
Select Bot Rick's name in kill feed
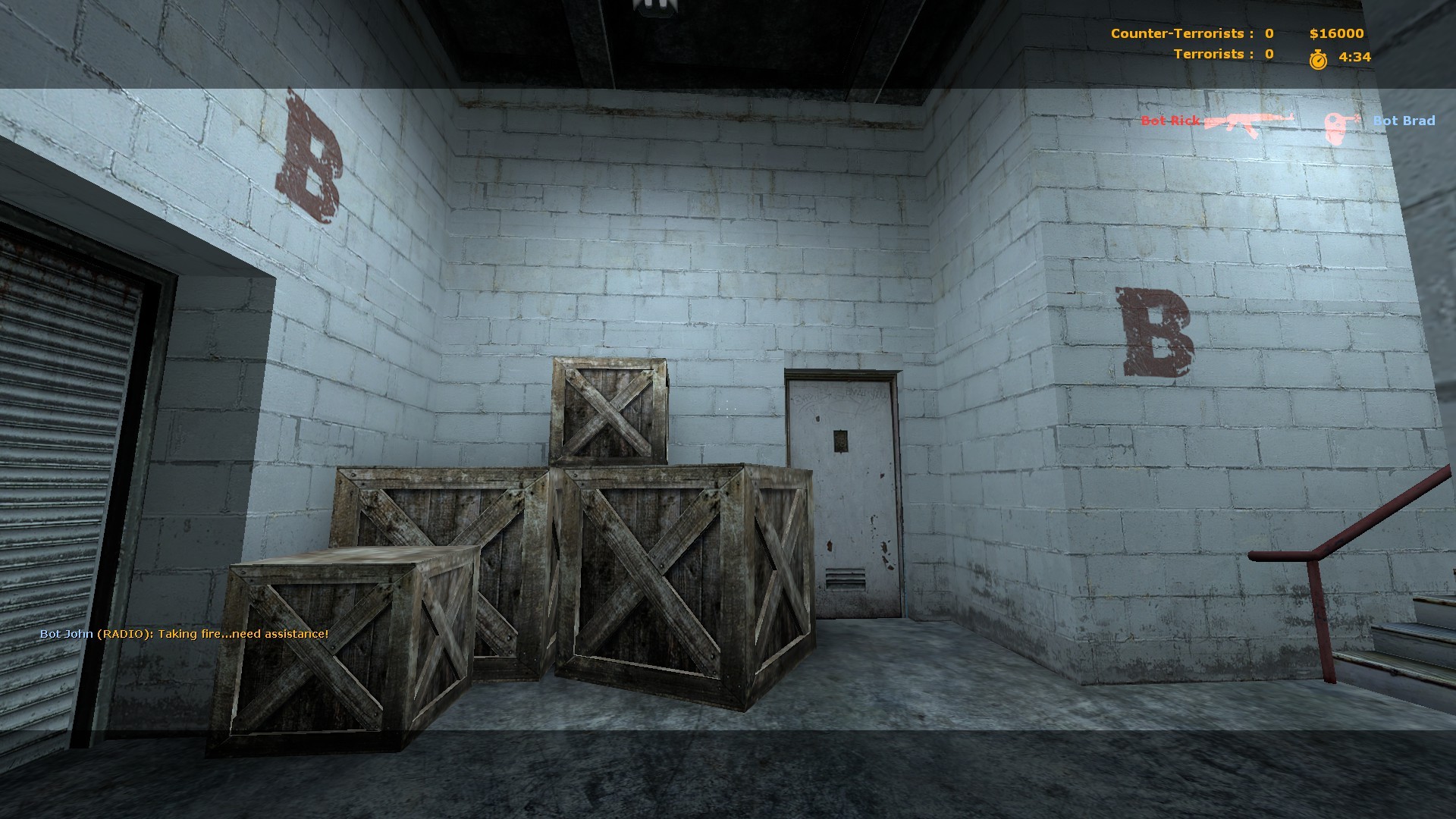pos(1170,121)
